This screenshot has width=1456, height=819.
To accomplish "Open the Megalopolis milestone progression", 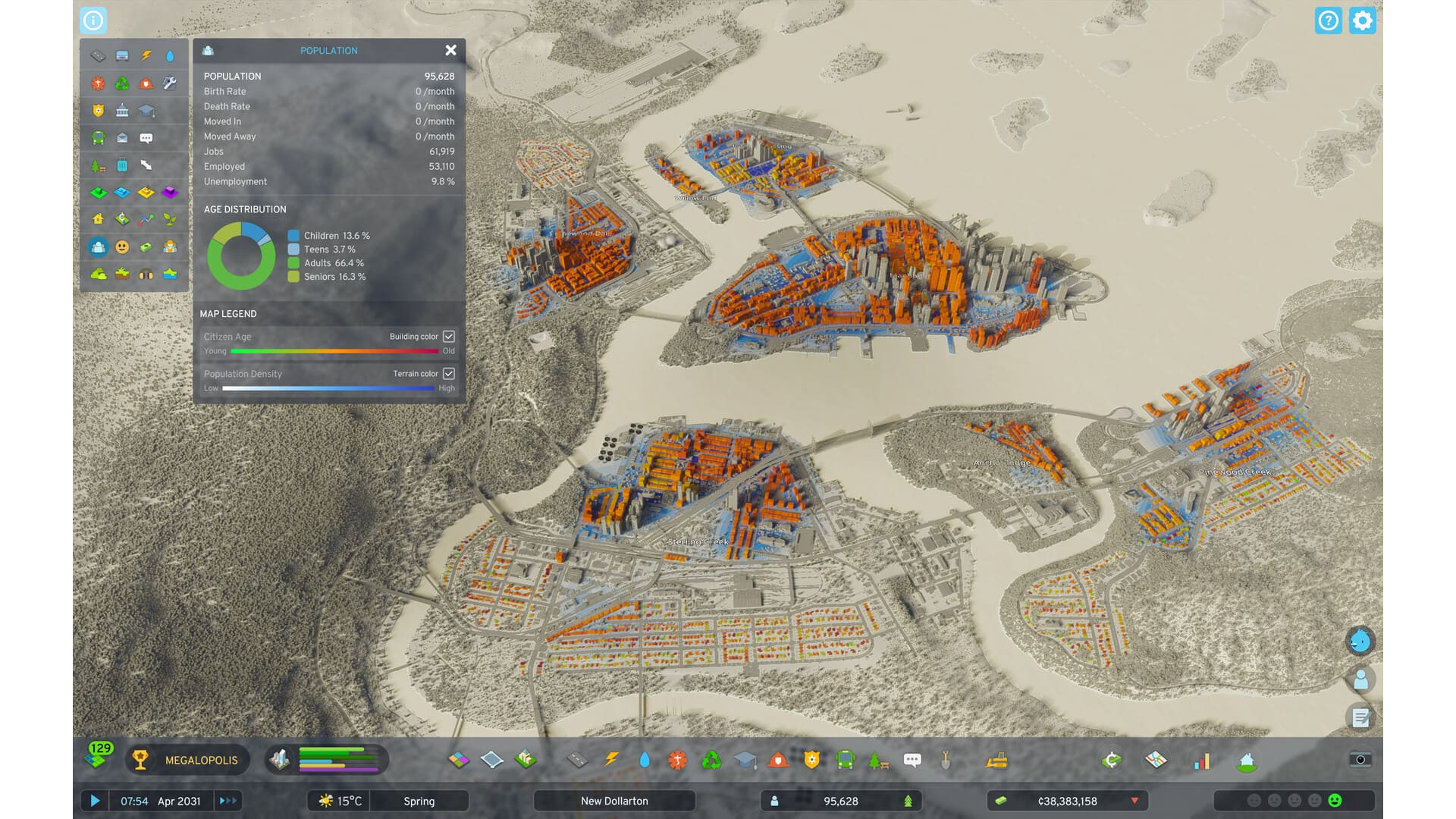I will point(187,760).
